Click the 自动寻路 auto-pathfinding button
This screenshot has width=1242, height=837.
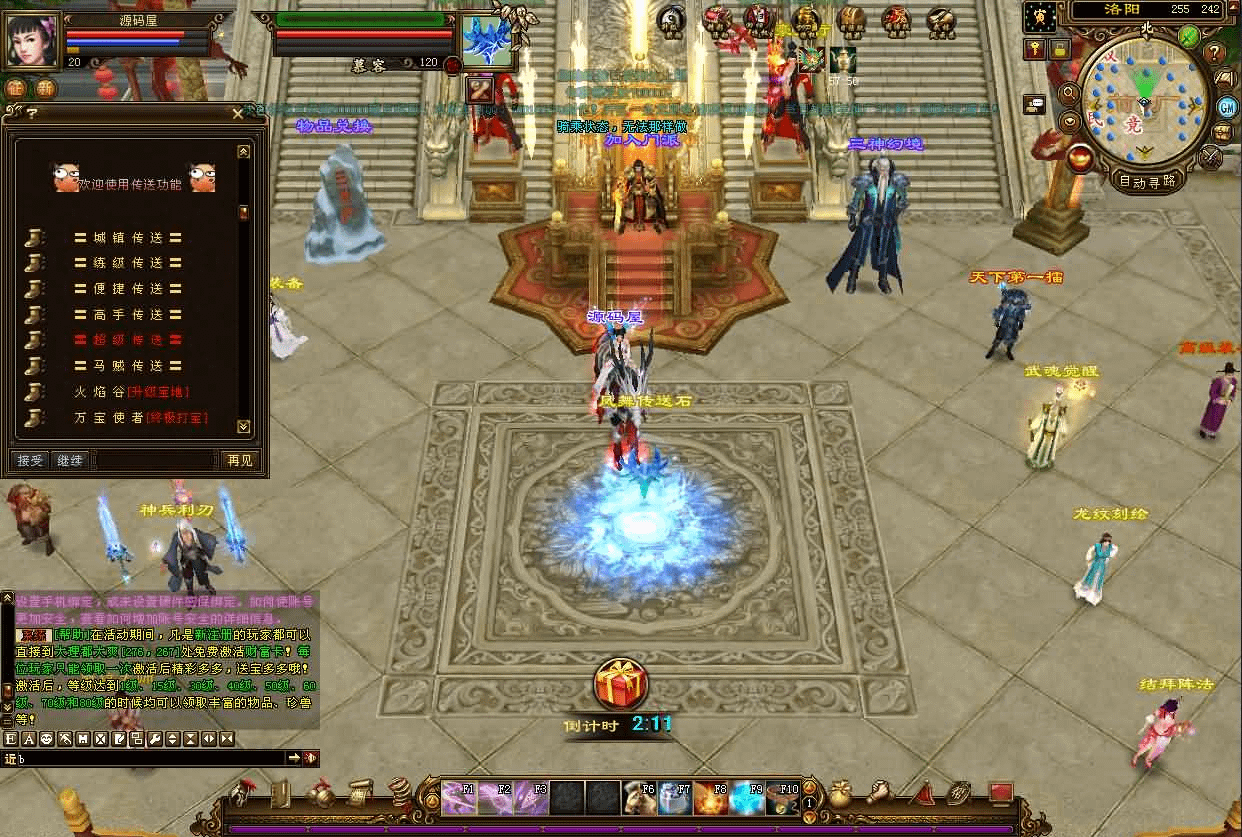pos(1147,182)
